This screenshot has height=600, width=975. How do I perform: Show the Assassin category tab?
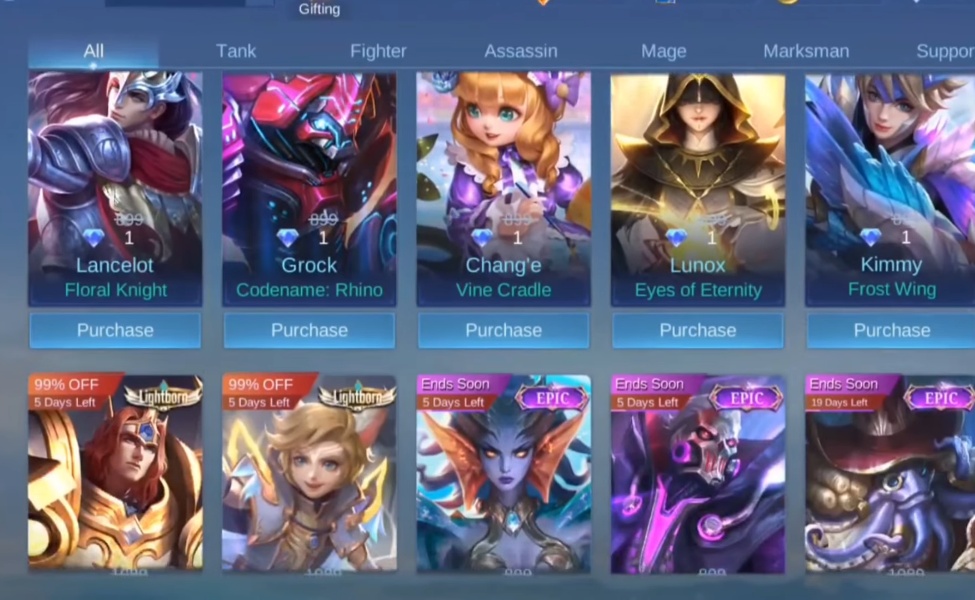click(x=520, y=51)
